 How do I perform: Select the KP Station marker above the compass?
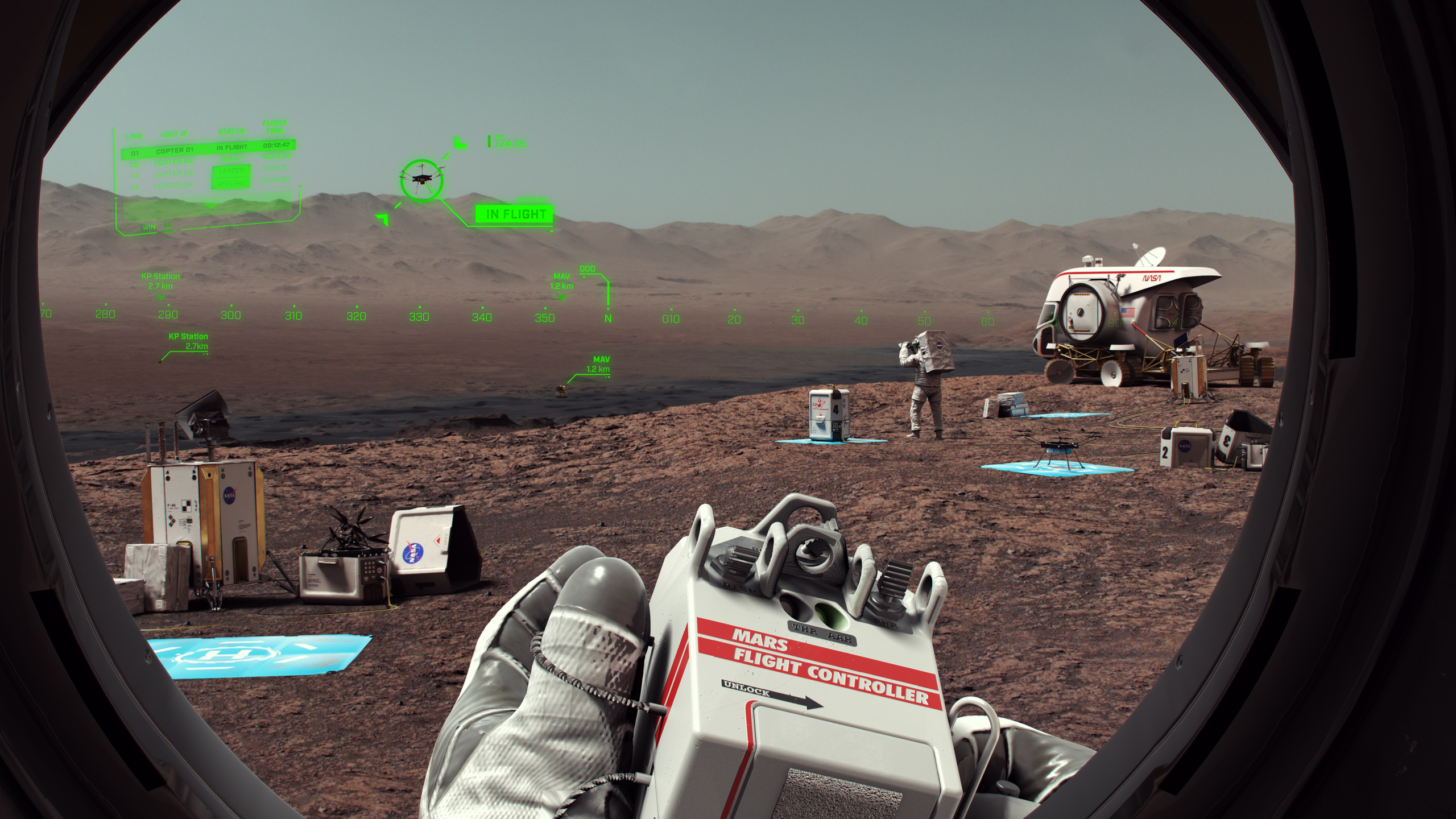tap(160, 281)
